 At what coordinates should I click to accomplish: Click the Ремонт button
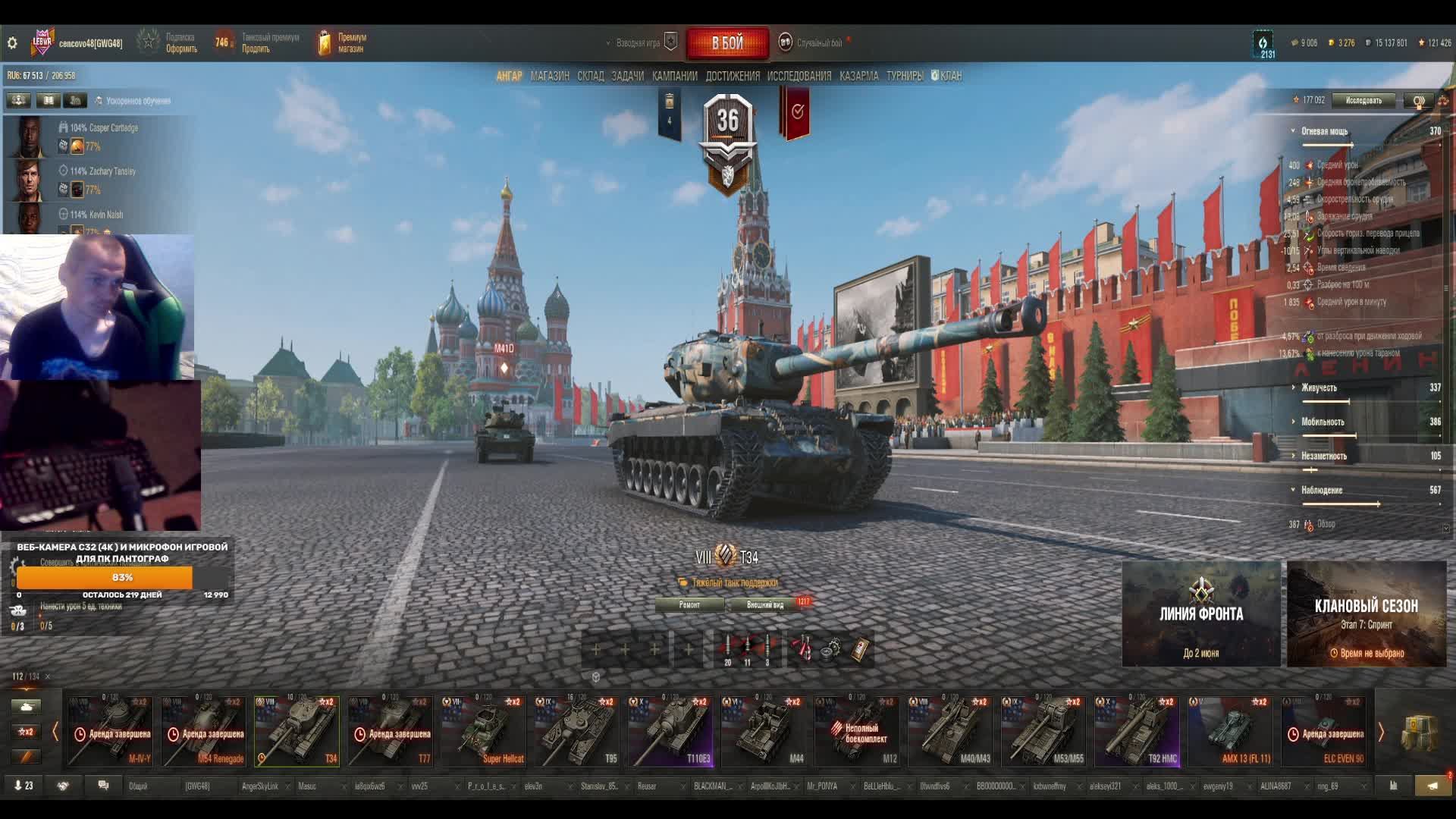coord(689,604)
